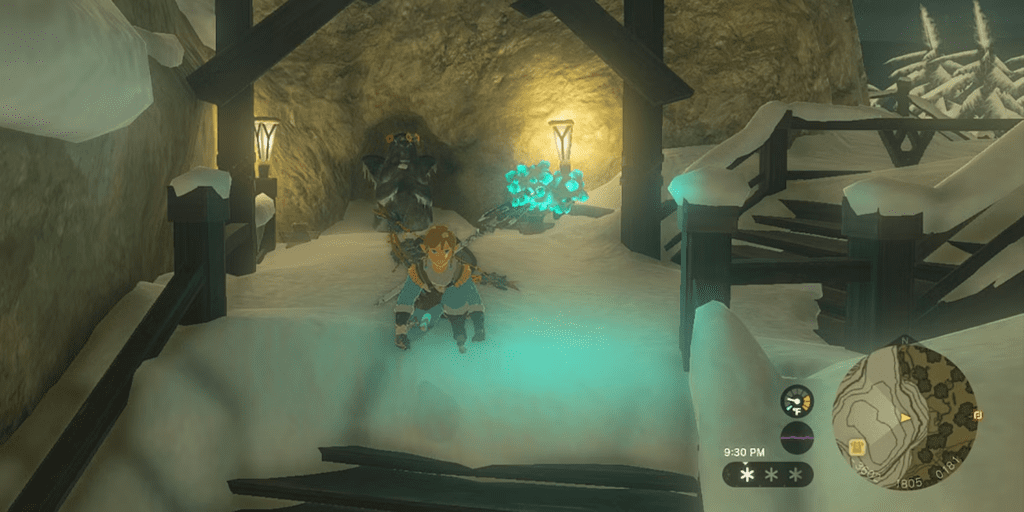Screen dimensions: 1024x512
Task: Click the snowflake weather forecast bar
Action: tap(769, 474)
